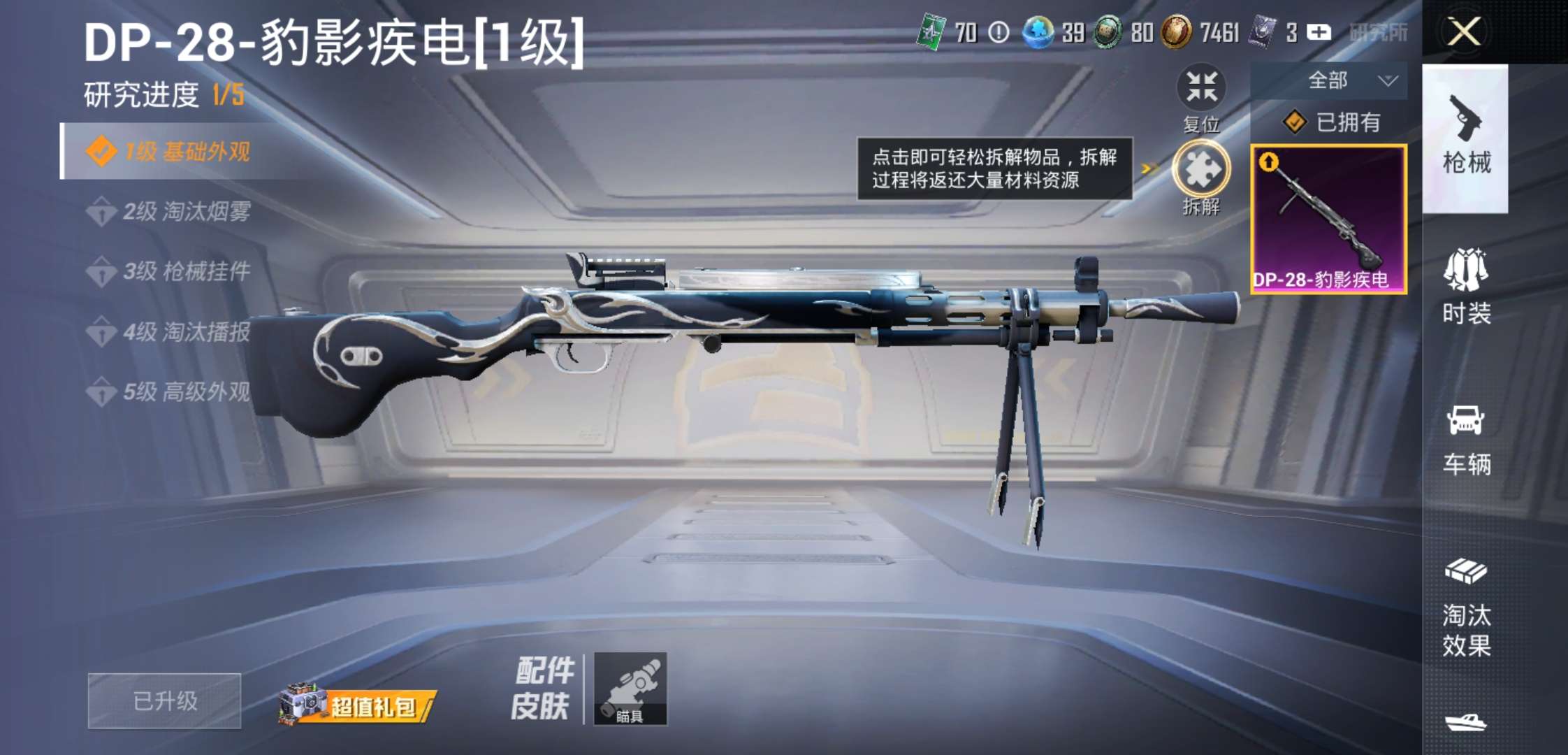
Task: Click the plus icon to add currency
Action: click(1318, 33)
